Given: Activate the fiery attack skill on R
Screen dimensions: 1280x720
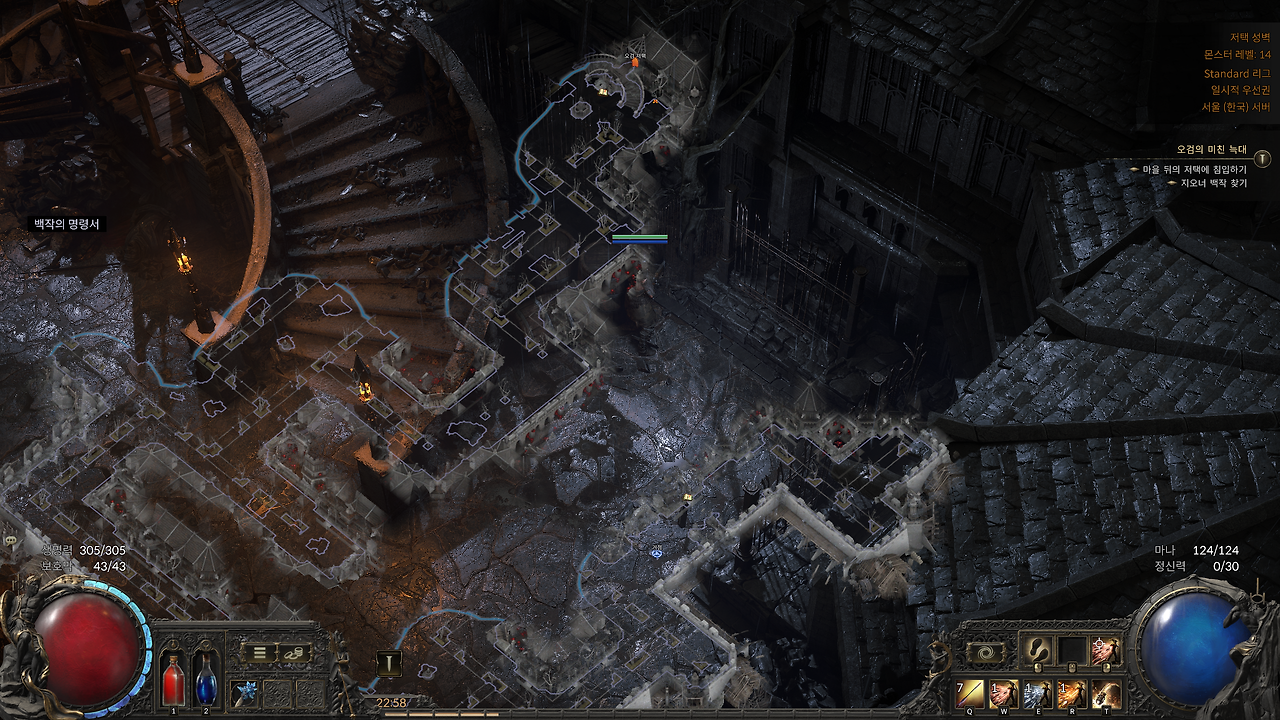Looking at the screenshot, I should [1072, 692].
